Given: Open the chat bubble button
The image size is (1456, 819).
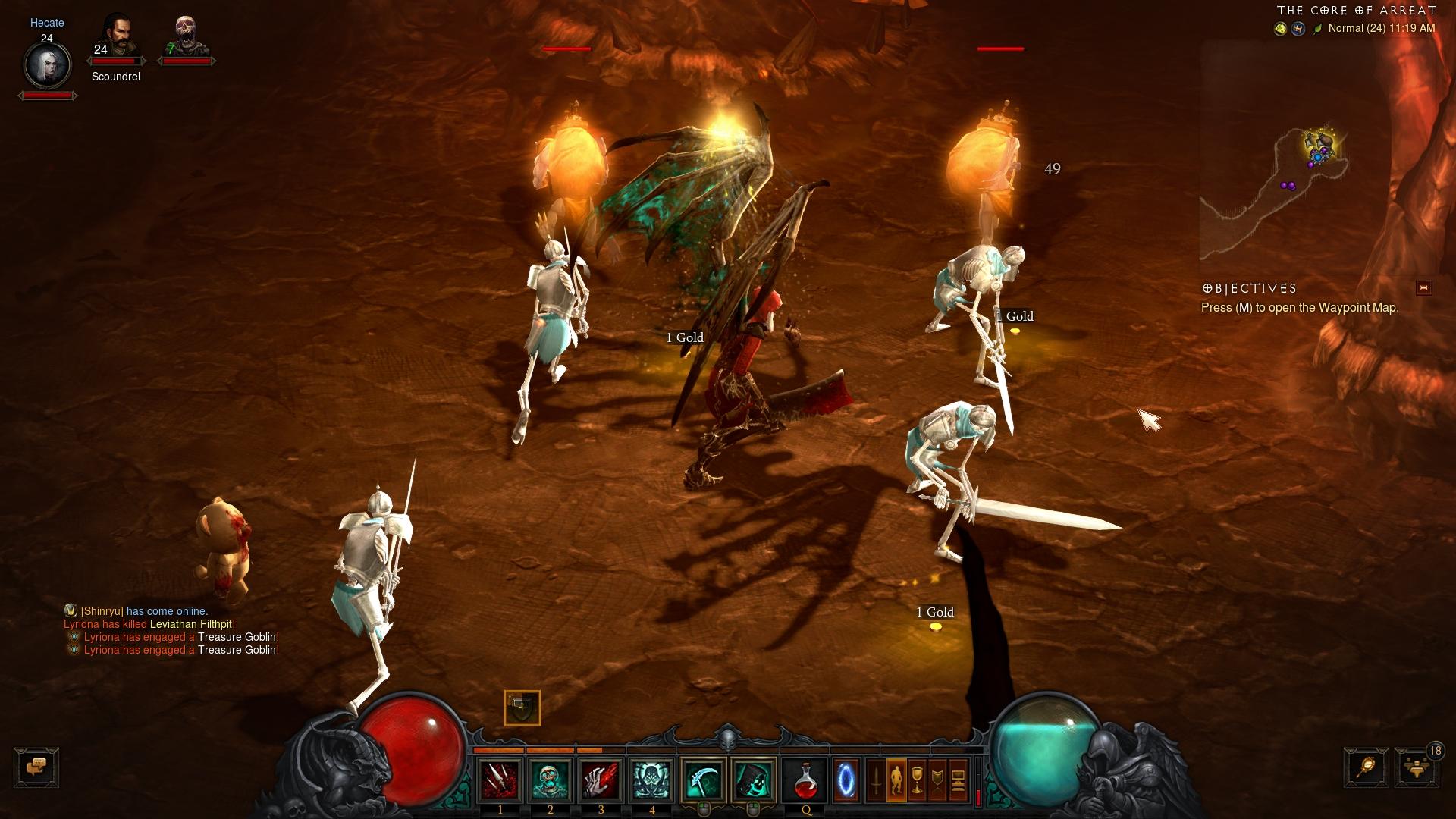Looking at the screenshot, I should 36,767.
